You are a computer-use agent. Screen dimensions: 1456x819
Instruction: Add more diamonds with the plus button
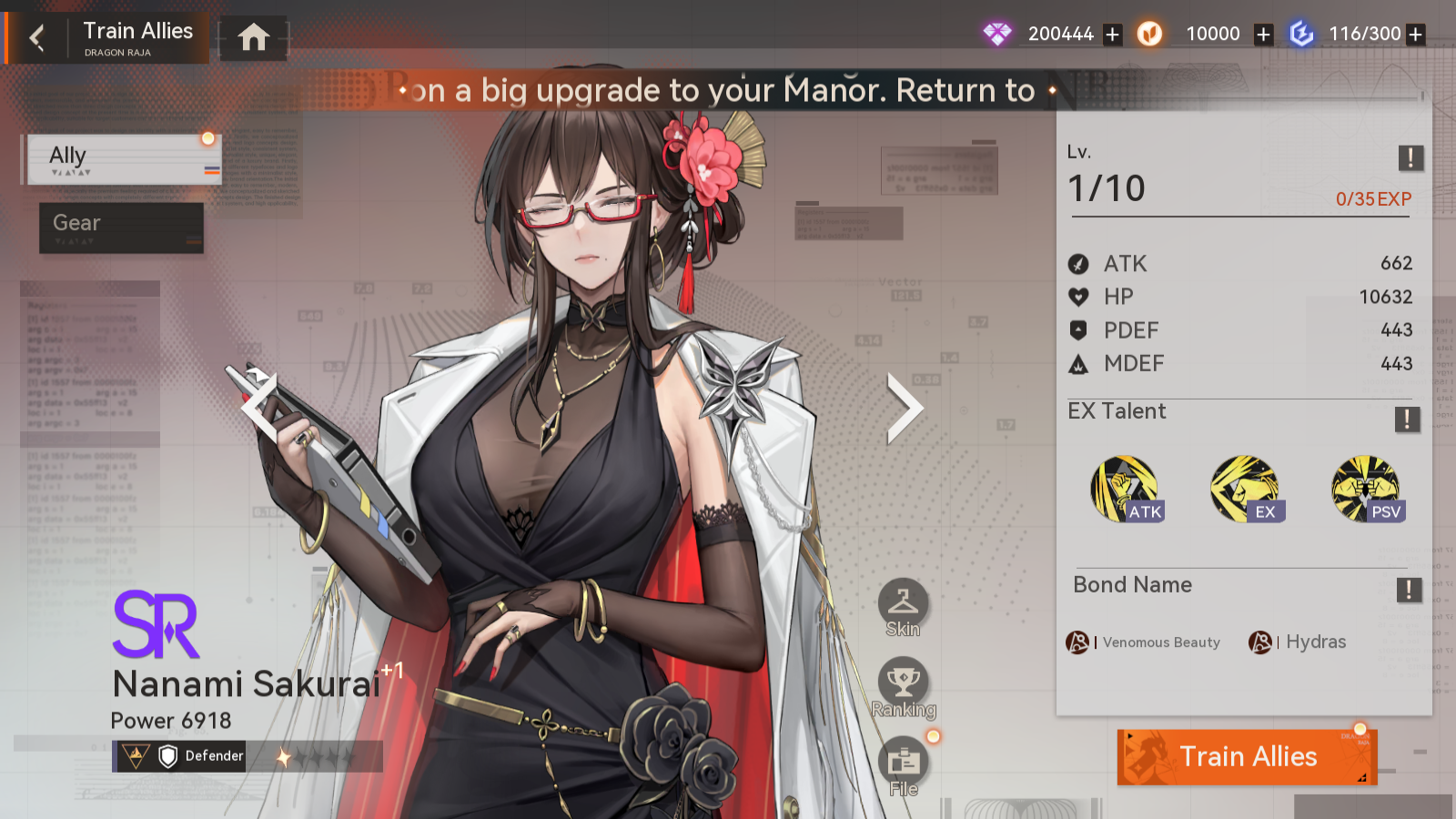tap(1112, 35)
